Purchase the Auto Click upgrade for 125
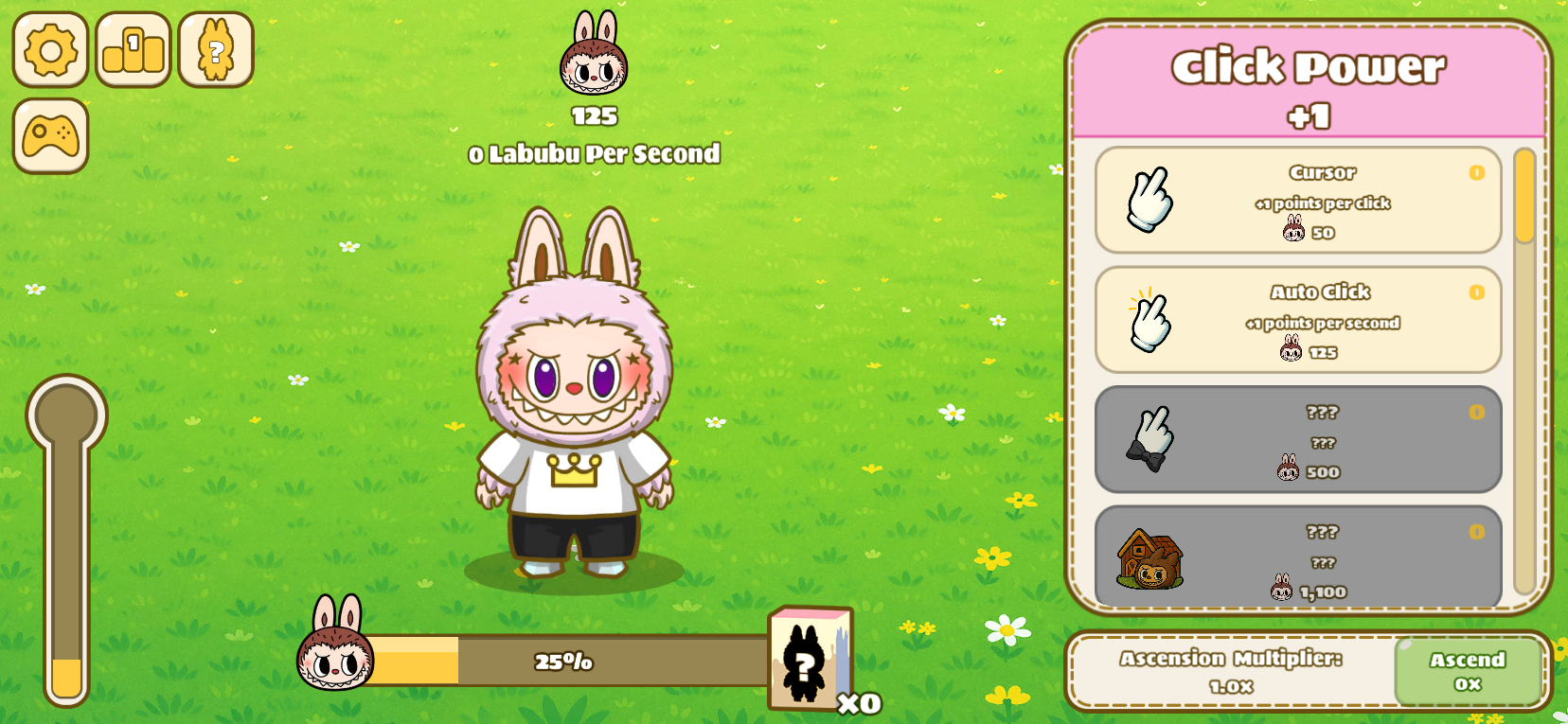Screen dimensions: 1568x724 pos(1298,322)
